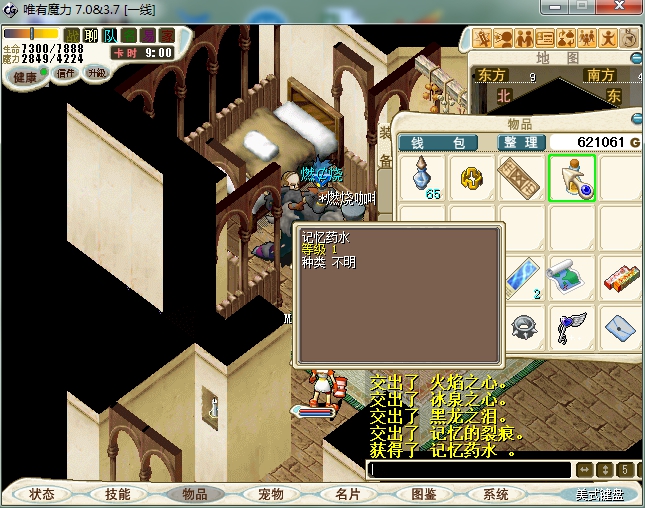This screenshot has height=508, width=645.
Task: Select the golden ring item slot
Action: pos(472,178)
